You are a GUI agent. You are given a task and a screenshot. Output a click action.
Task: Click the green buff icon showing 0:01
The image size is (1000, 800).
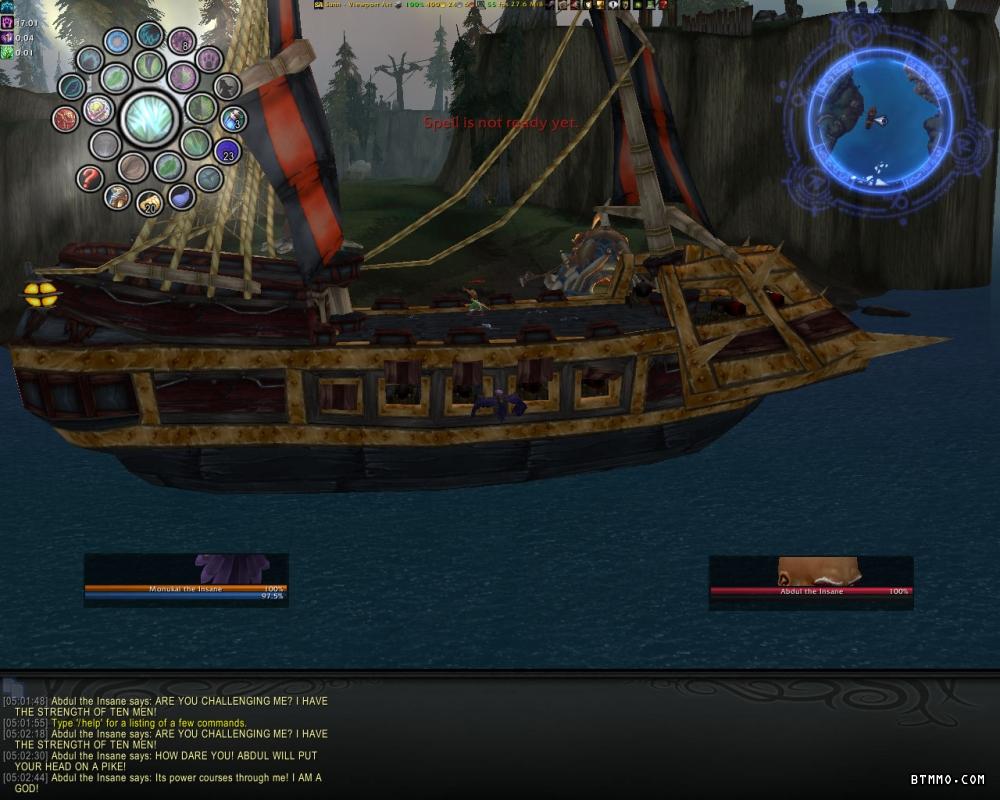(x=7, y=52)
